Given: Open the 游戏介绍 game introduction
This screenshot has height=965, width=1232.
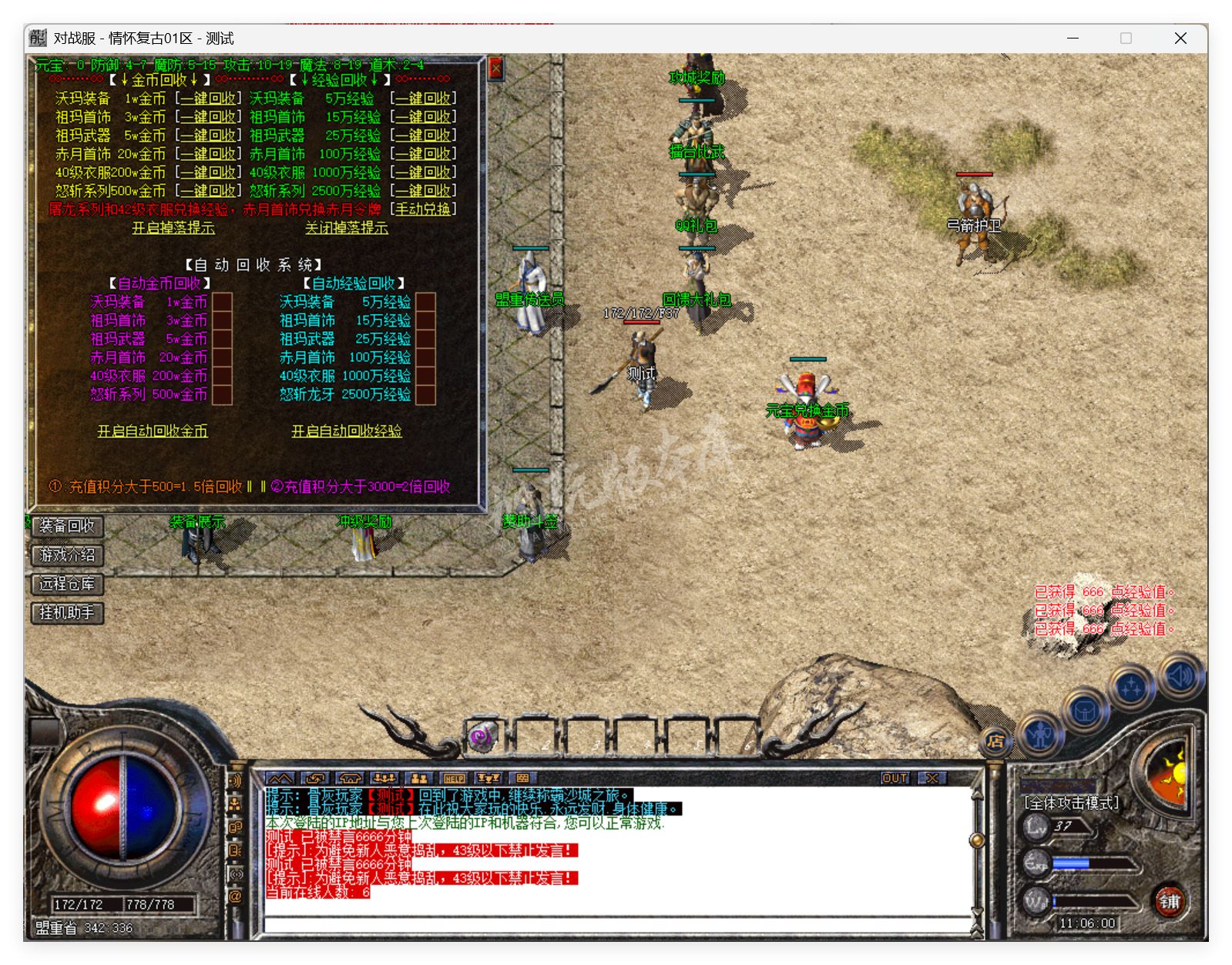Looking at the screenshot, I should 67,555.
